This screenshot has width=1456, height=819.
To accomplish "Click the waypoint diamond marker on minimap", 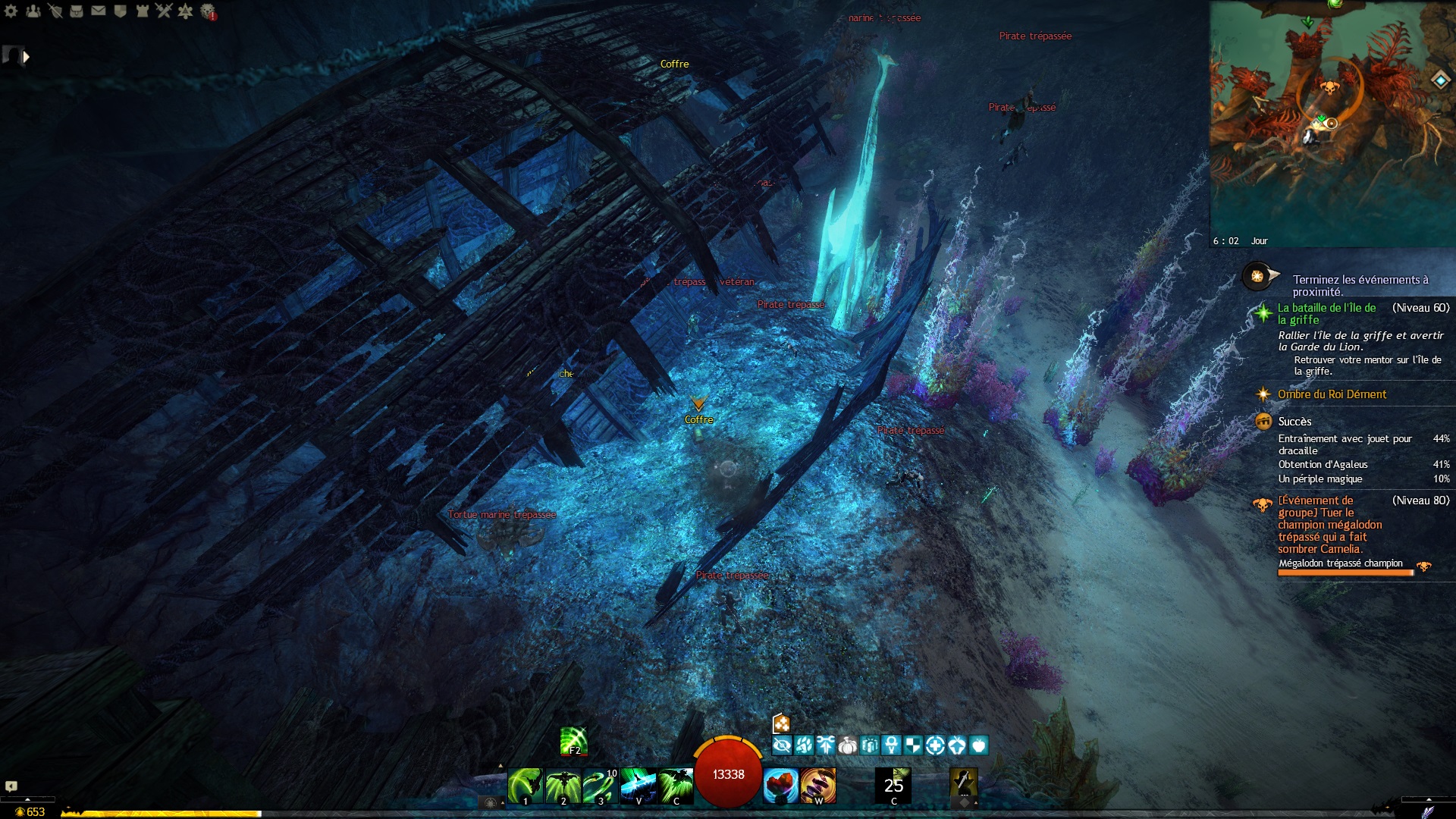I will point(1440,80).
